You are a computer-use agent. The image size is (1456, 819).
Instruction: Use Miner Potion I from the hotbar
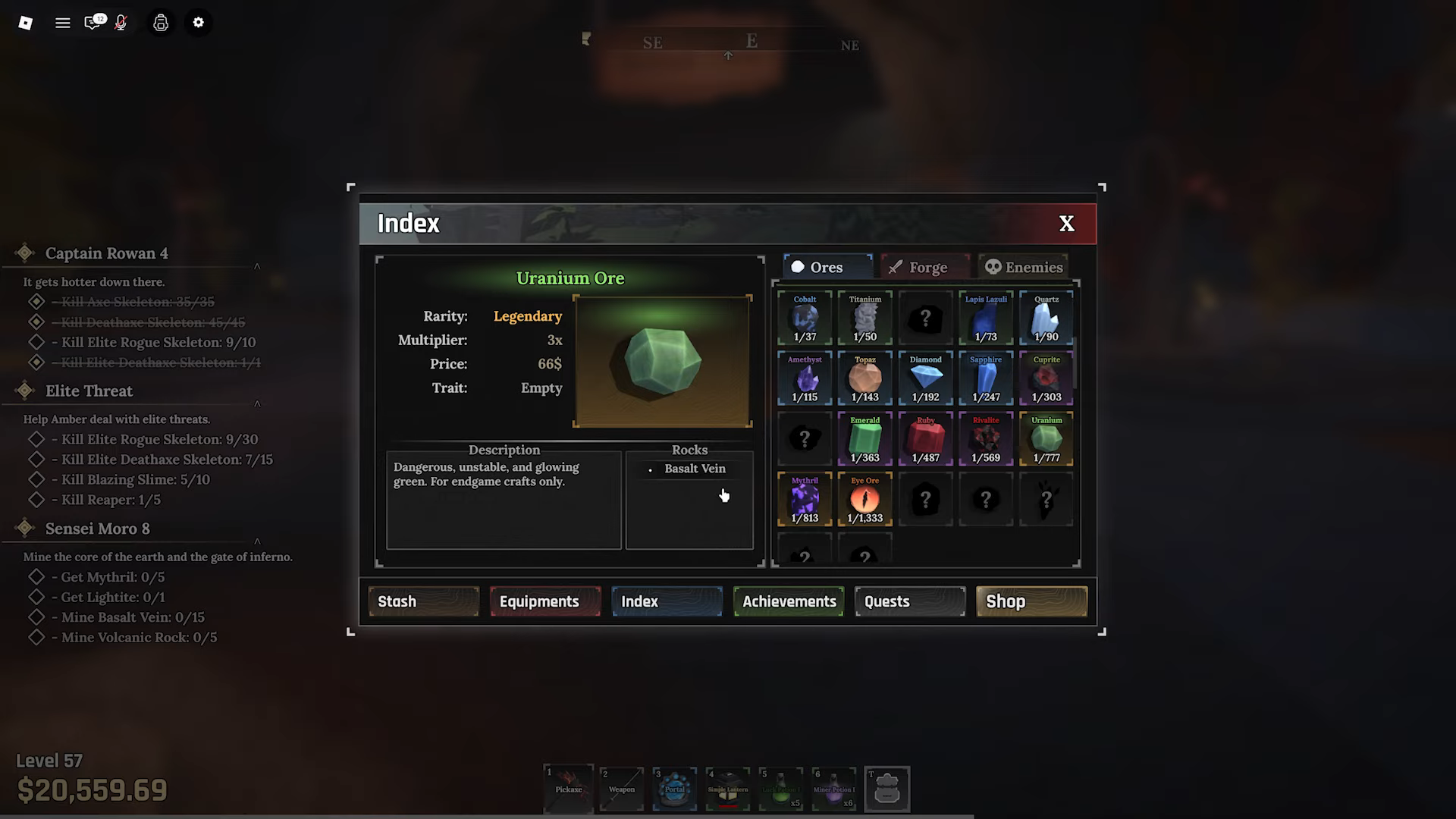click(x=833, y=789)
